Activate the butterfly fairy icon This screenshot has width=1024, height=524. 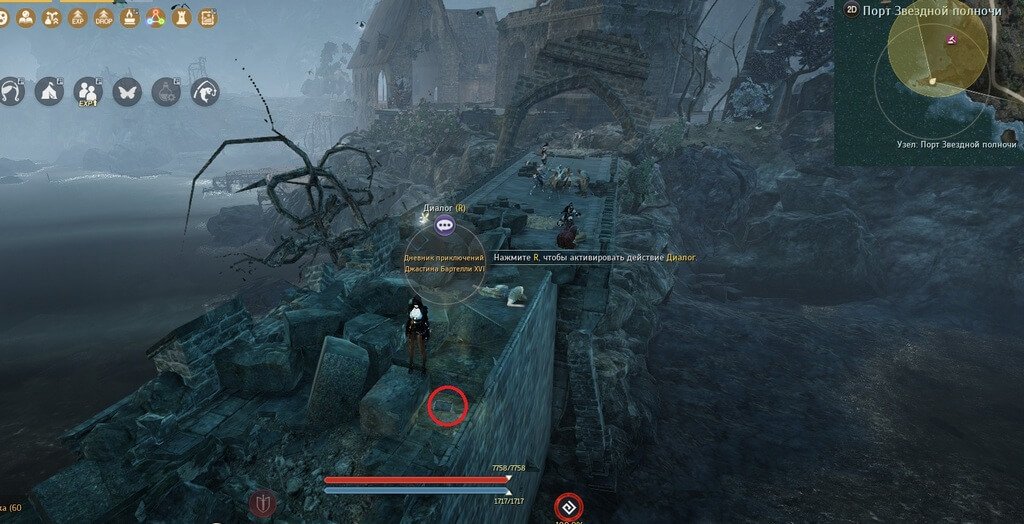coord(127,92)
